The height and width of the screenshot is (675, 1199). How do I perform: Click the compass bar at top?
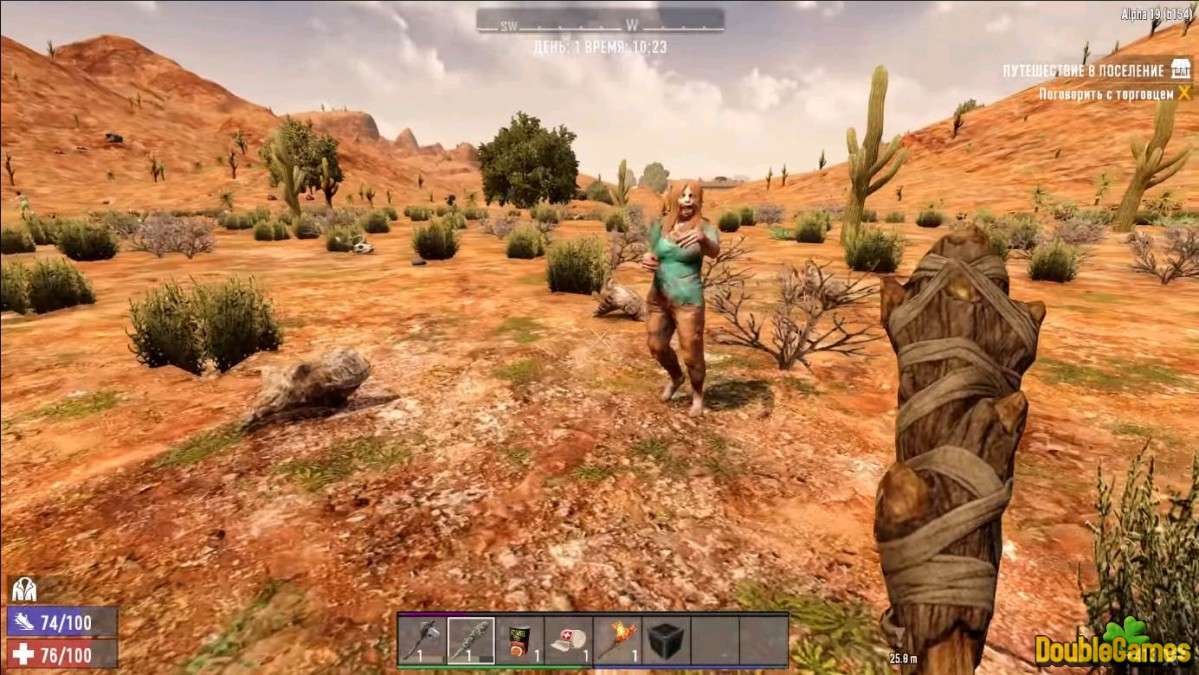[599, 21]
